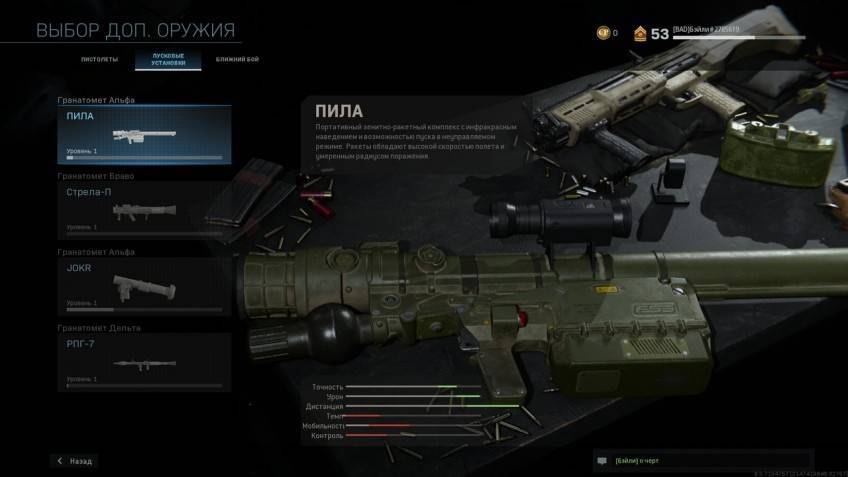Image resolution: width=848 pixels, height=477 pixels.
Task: Go back with the Назад button
Action: [75, 461]
